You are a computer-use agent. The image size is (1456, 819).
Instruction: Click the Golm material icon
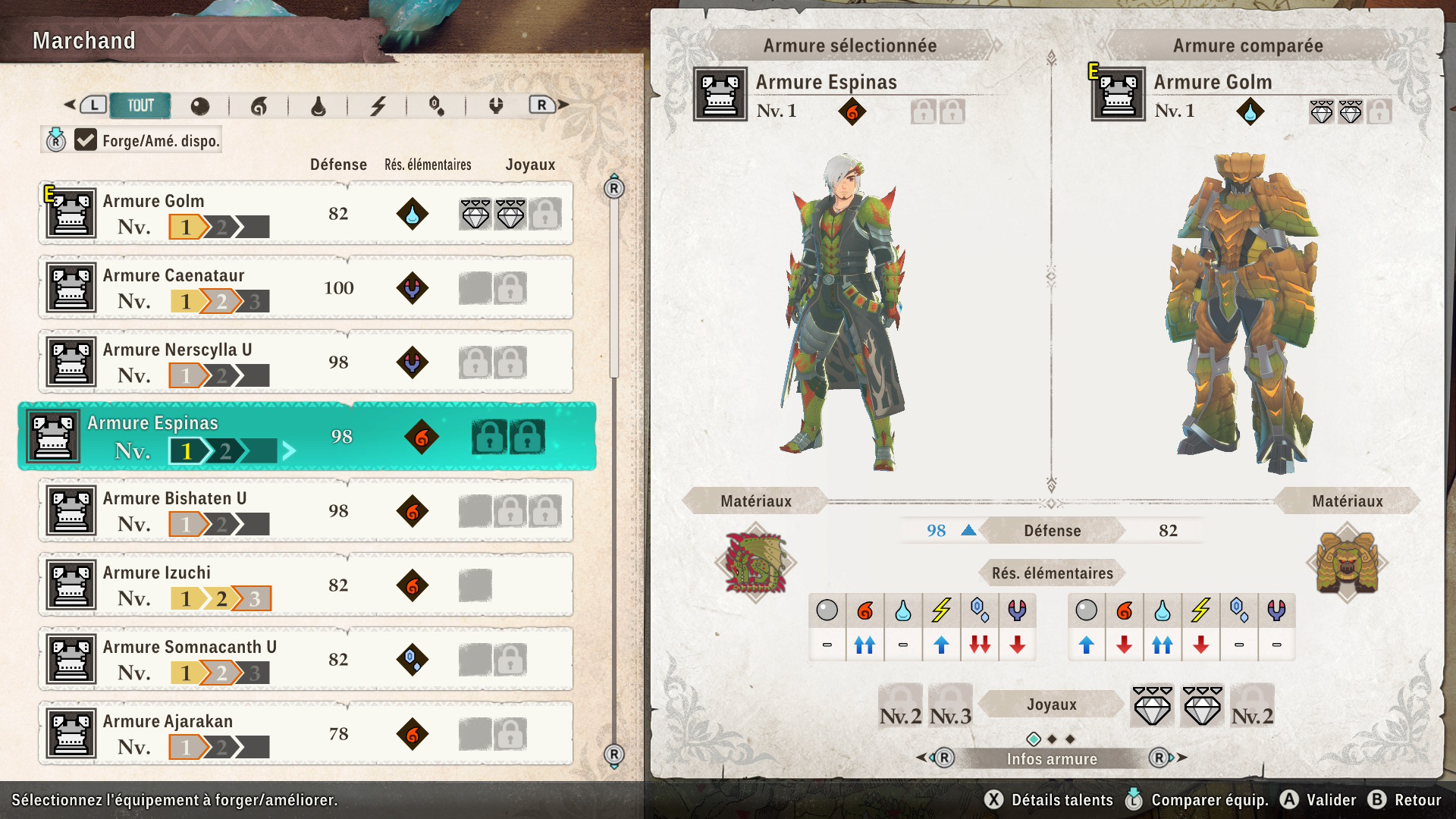(1347, 563)
